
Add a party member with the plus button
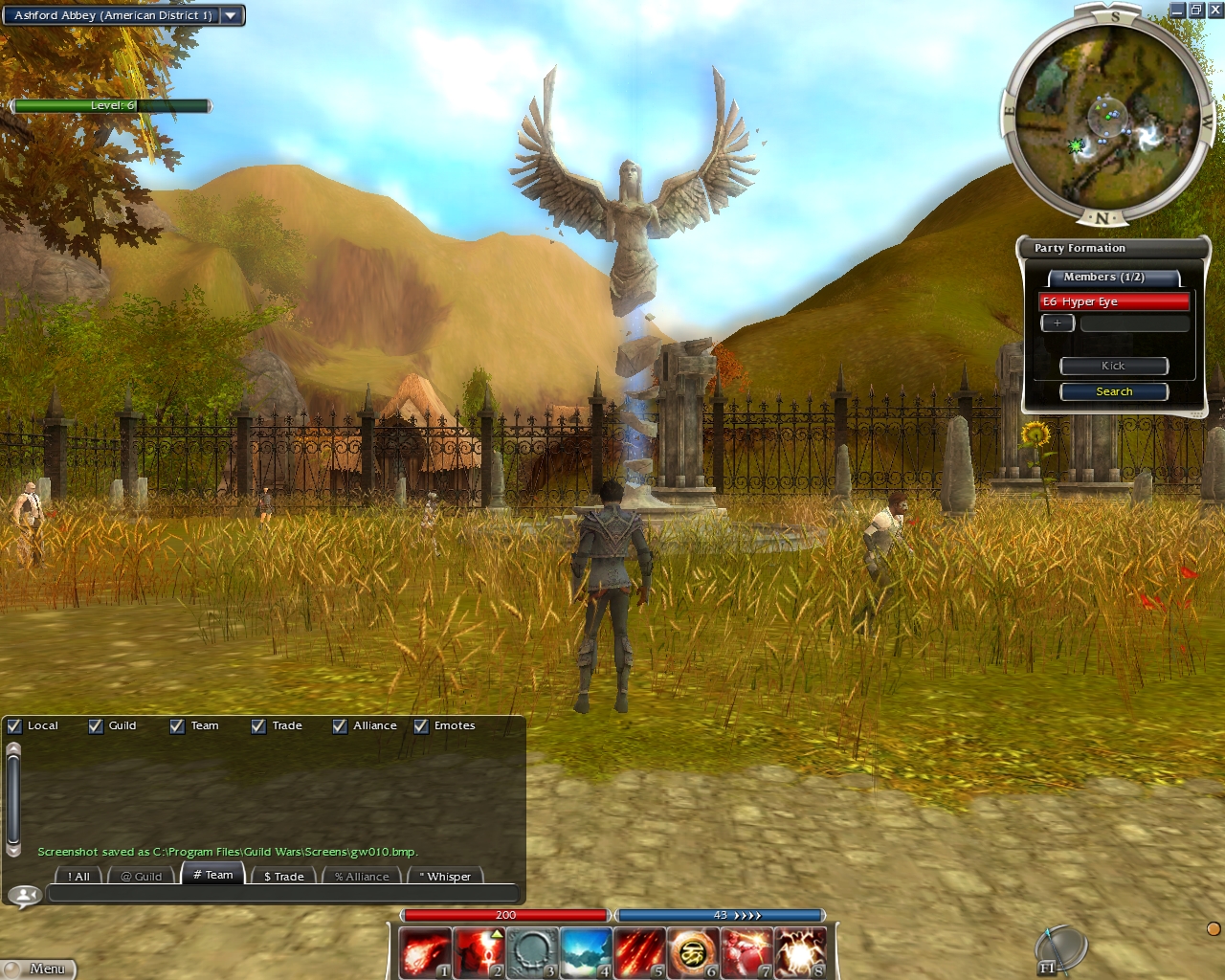click(x=1057, y=323)
